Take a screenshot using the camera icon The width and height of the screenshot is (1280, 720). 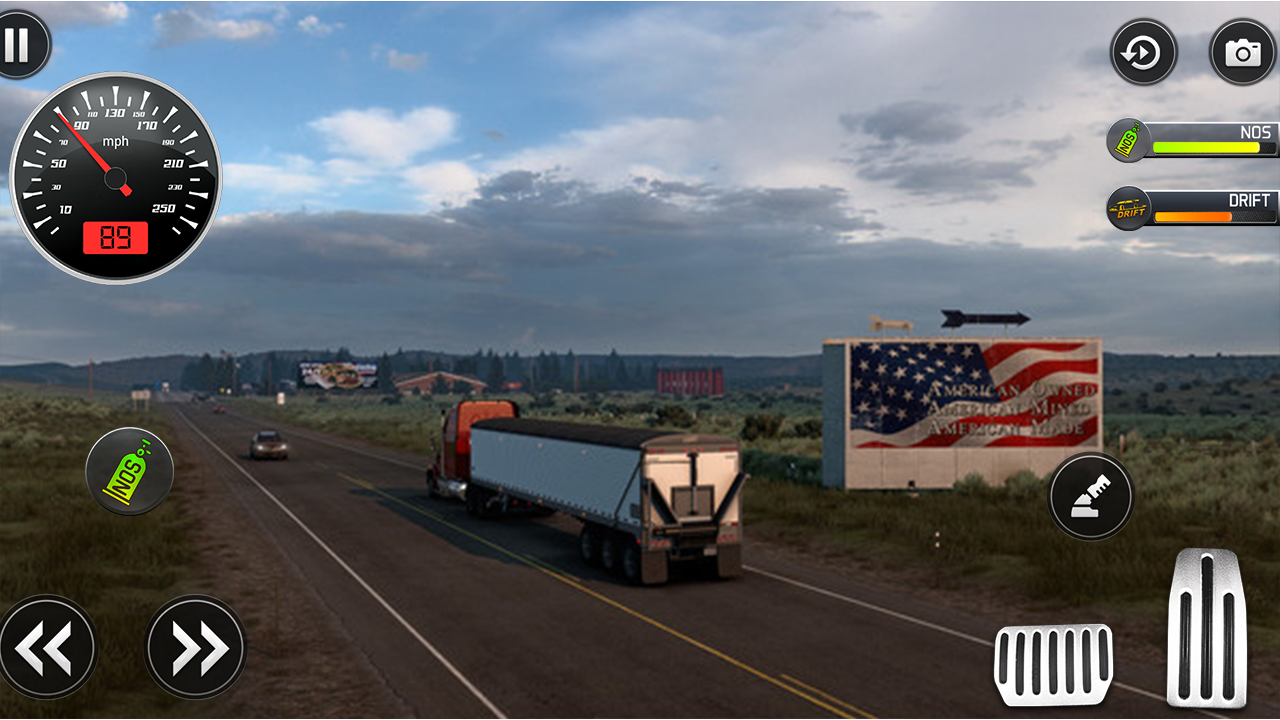pos(1240,50)
